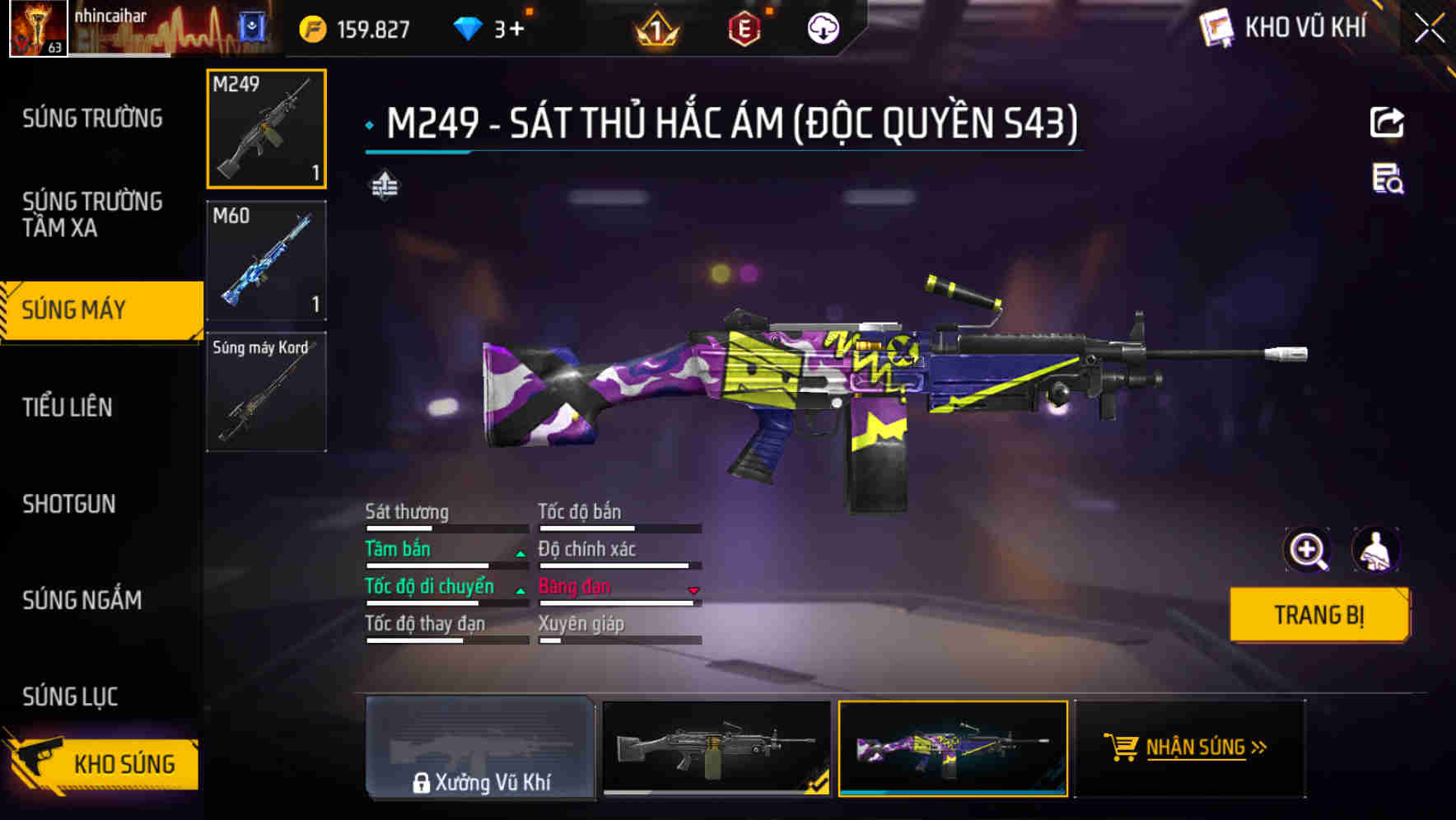Open the Súng máy Kord weapon entry
The image size is (1456, 820).
click(x=266, y=391)
